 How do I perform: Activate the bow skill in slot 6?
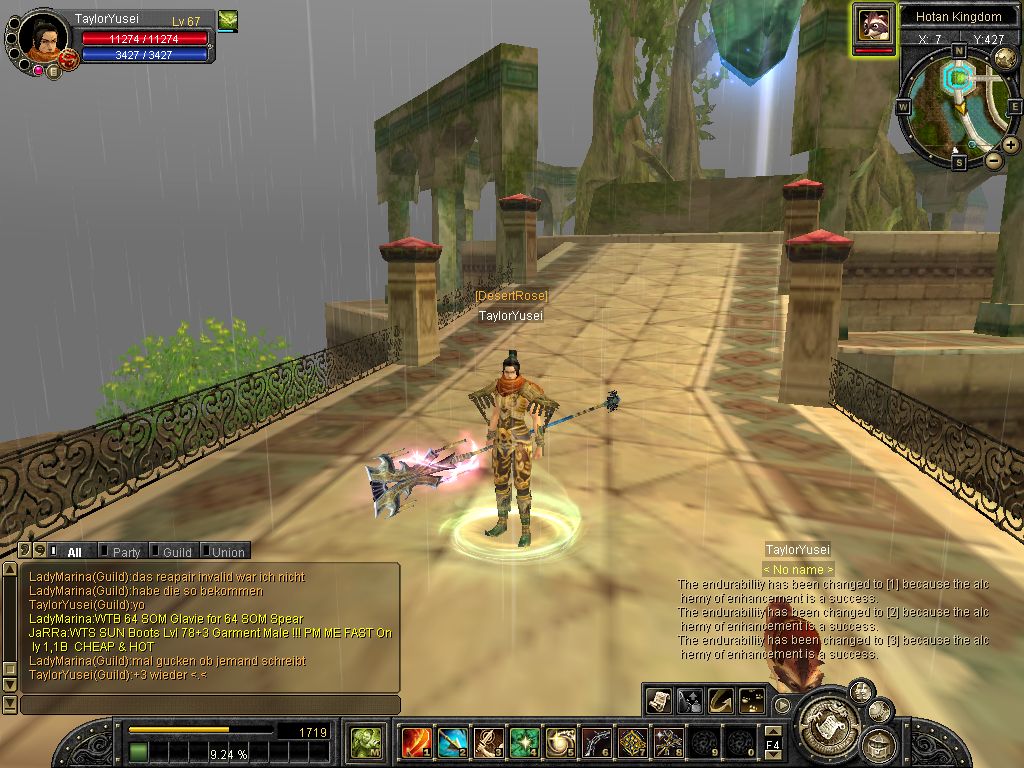click(595, 742)
